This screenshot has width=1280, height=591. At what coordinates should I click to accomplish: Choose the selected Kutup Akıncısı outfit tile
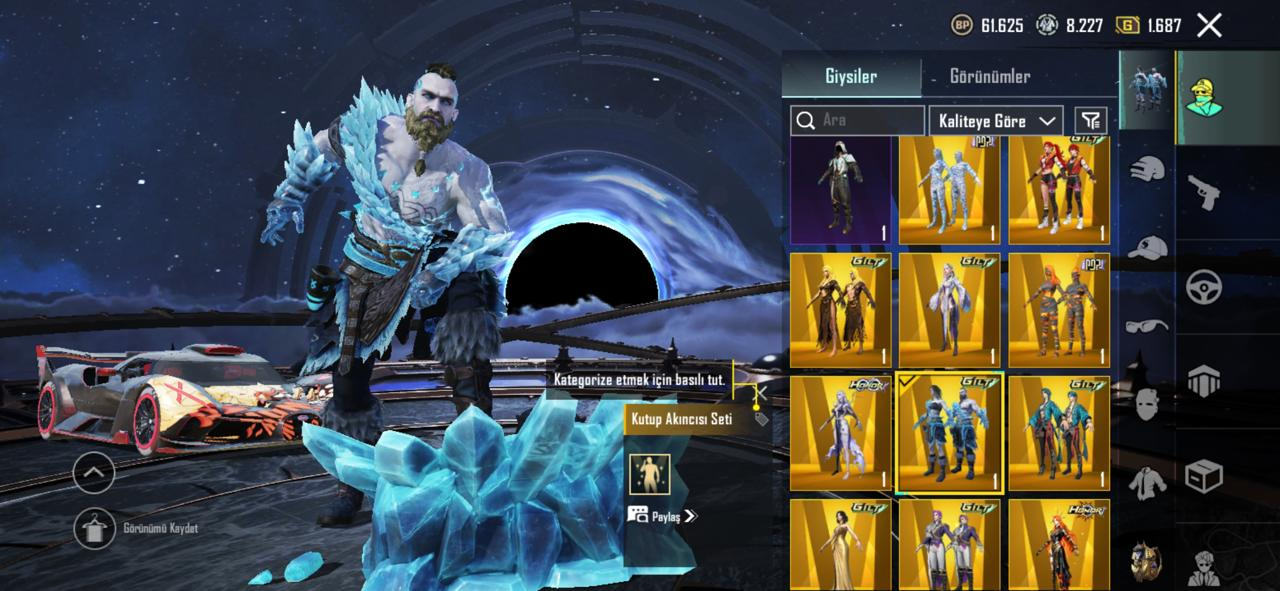pyautogui.click(x=949, y=434)
